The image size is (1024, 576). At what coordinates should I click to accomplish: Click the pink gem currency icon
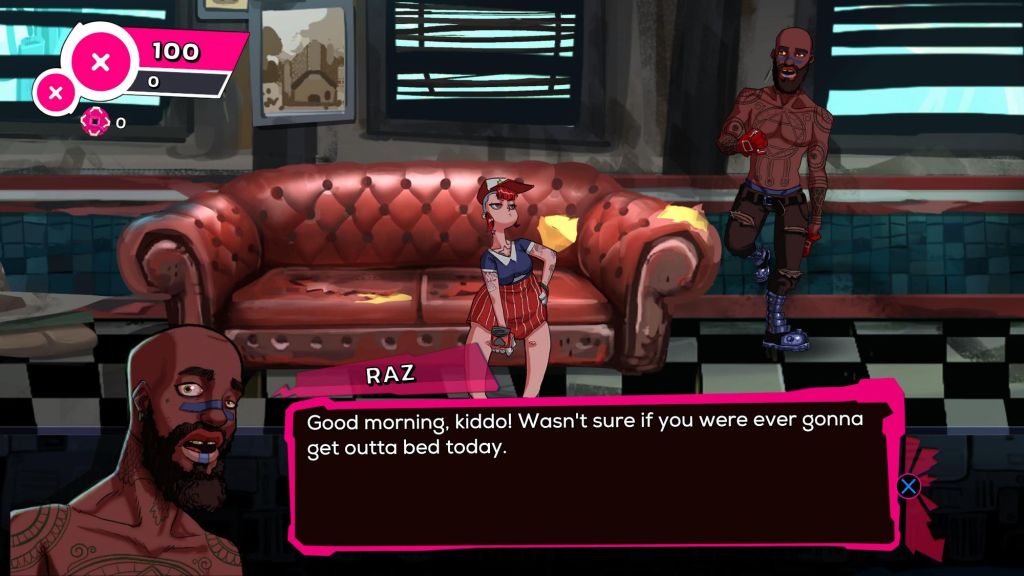point(94,122)
